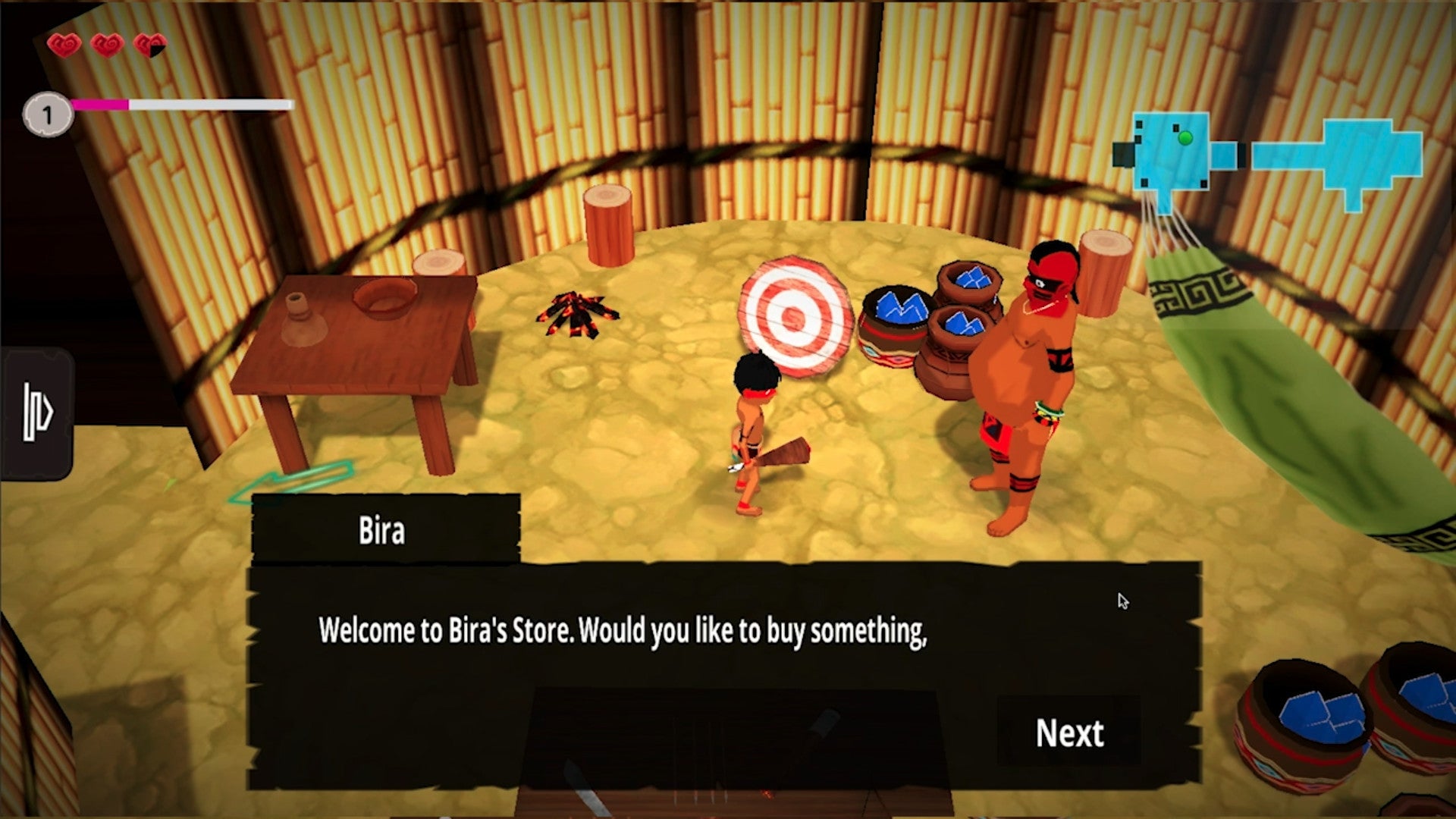This screenshot has height=819, width=1456.
Task: Open the side panel tab on left edge
Action: tap(37, 413)
